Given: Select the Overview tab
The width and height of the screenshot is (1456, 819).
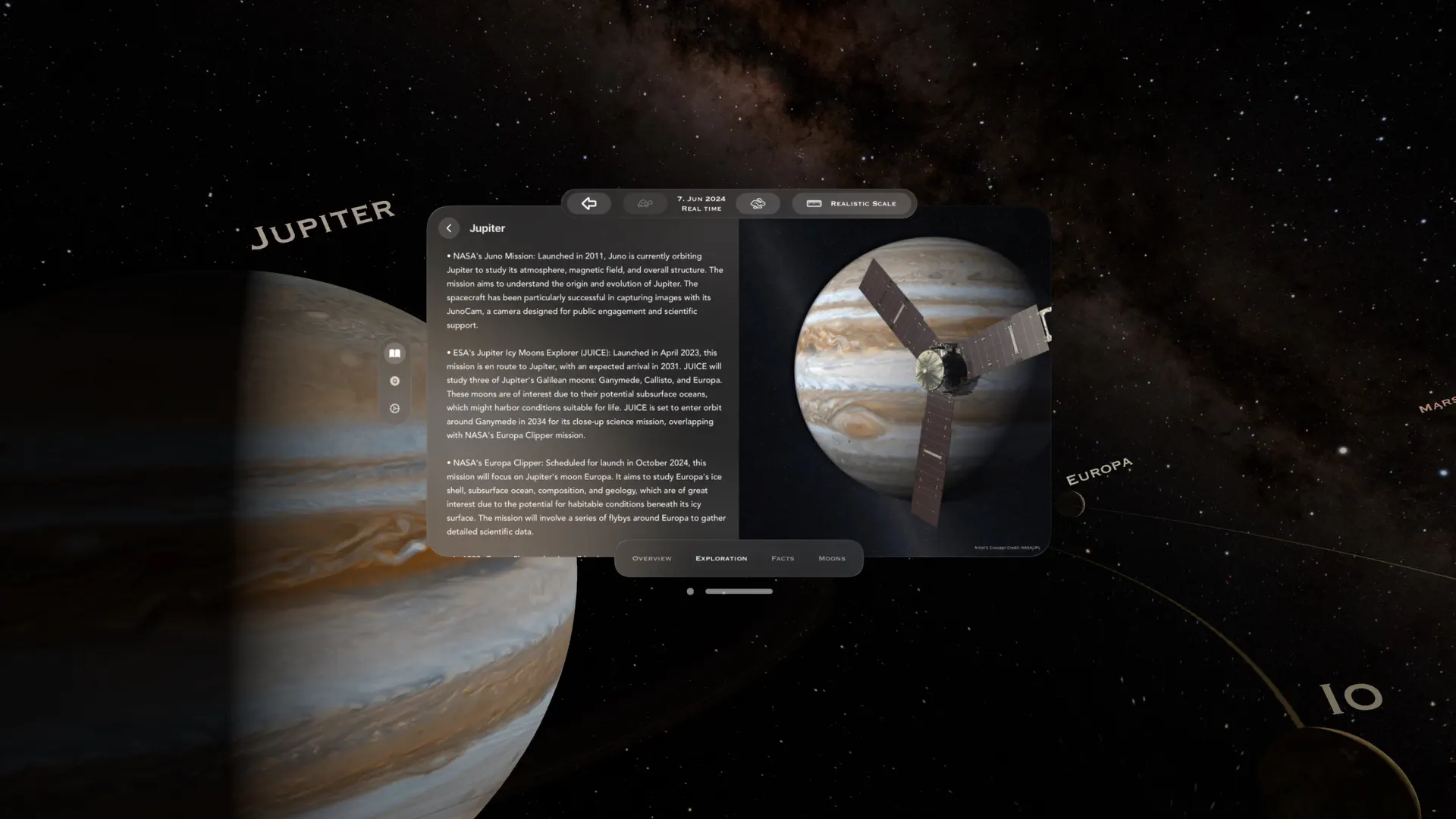Looking at the screenshot, I should point(651,558).
